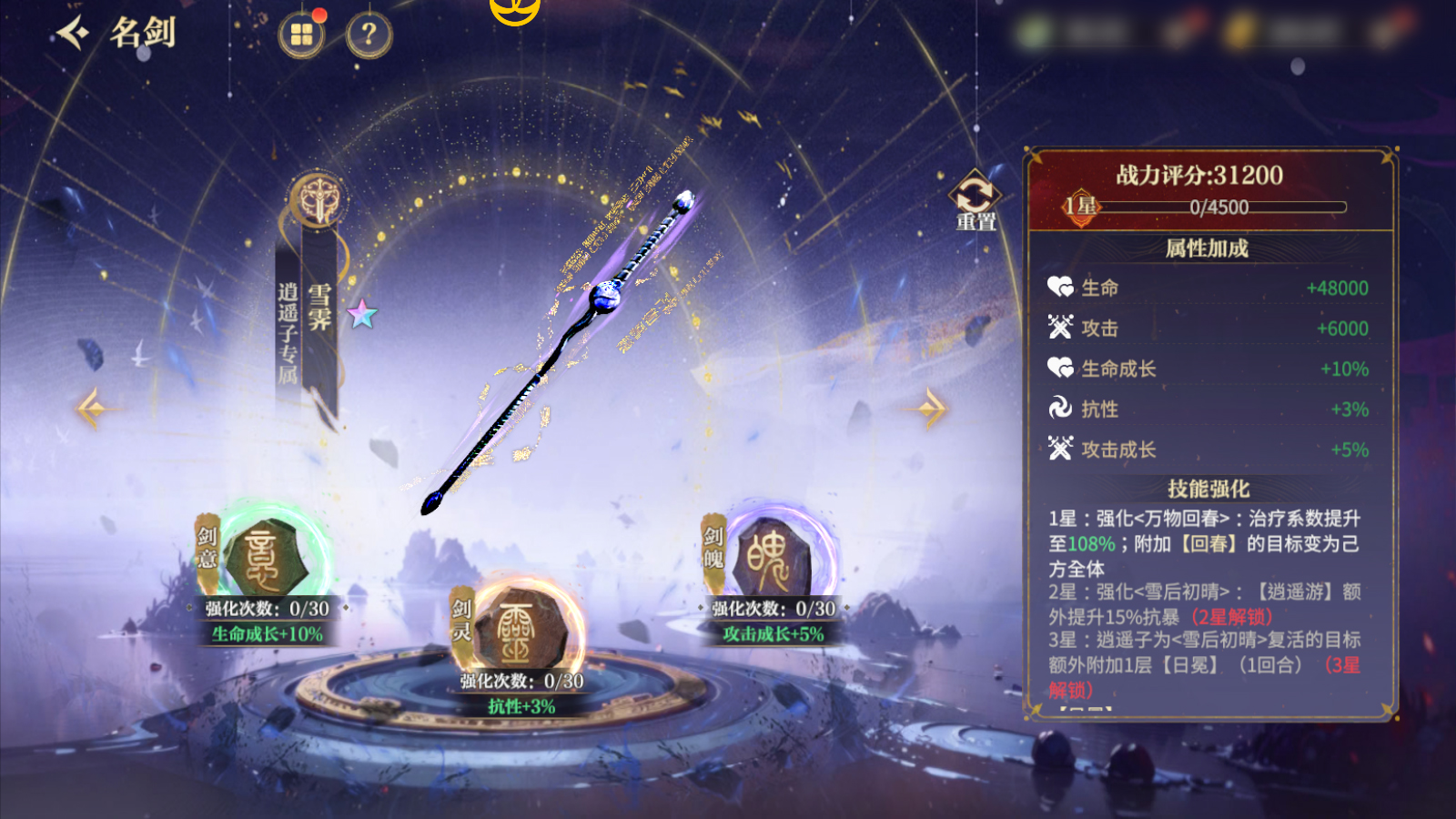Click the 重置 reset button
This screenshot has height=819, width=1456.
[x=975, y=200]
